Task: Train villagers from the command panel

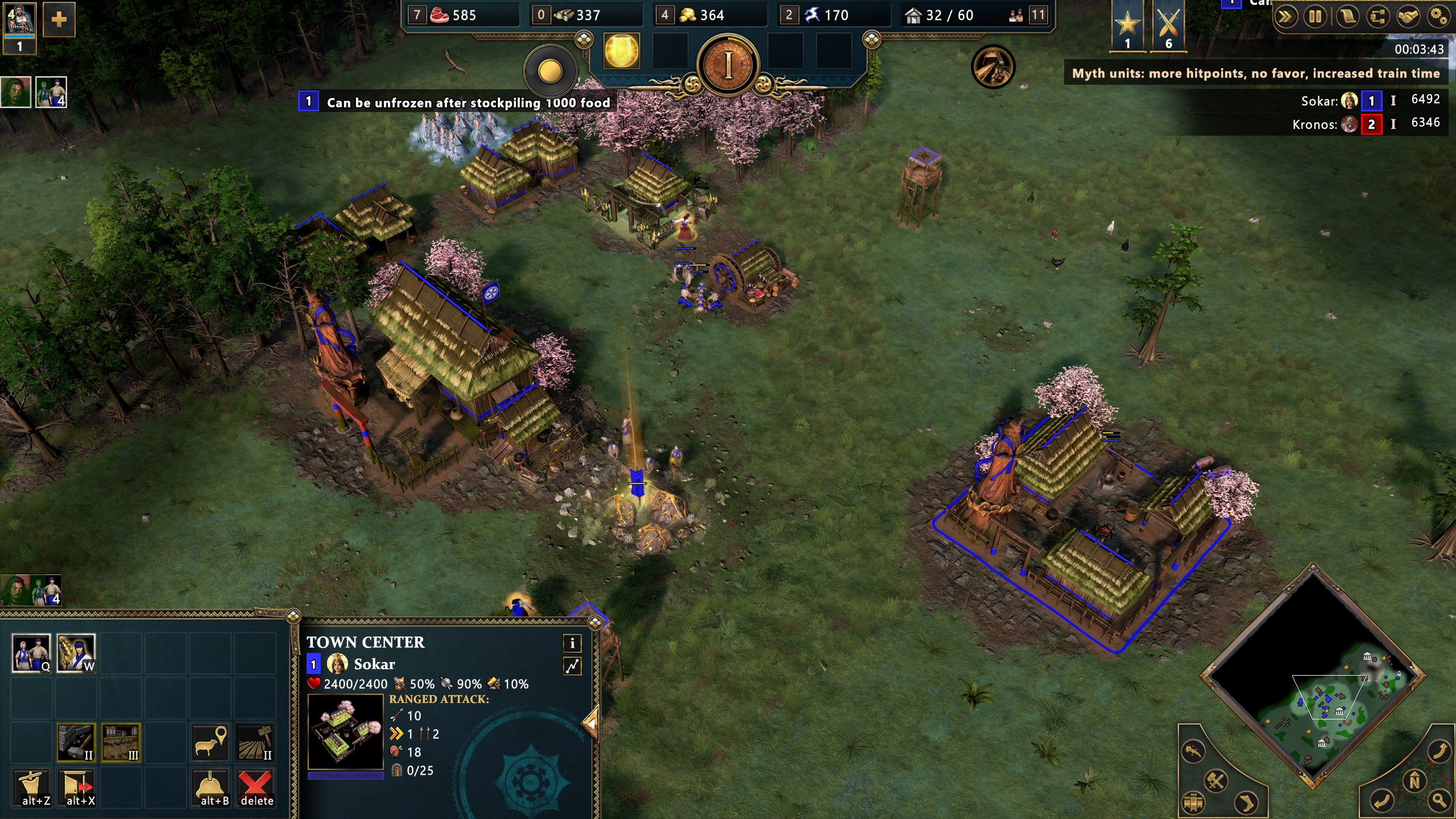Action: tap(31, 652)
